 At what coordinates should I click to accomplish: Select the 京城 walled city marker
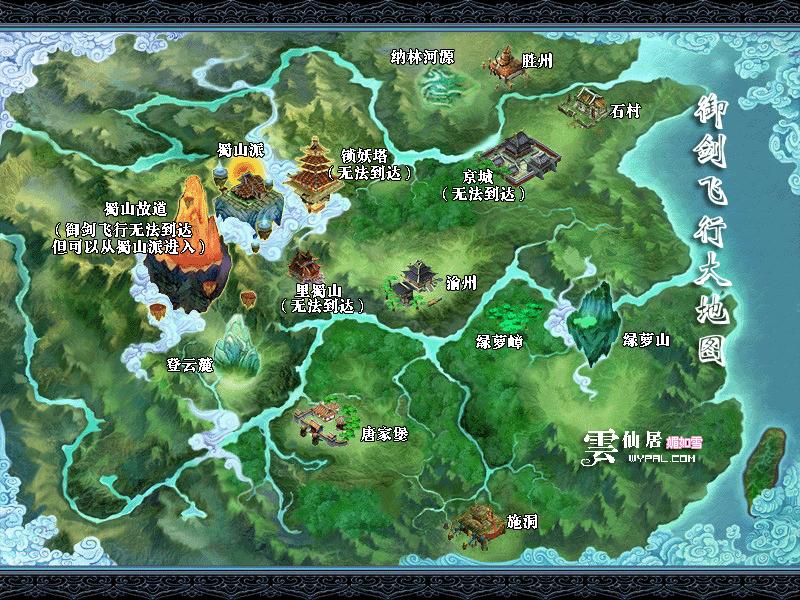pos(524,156)
